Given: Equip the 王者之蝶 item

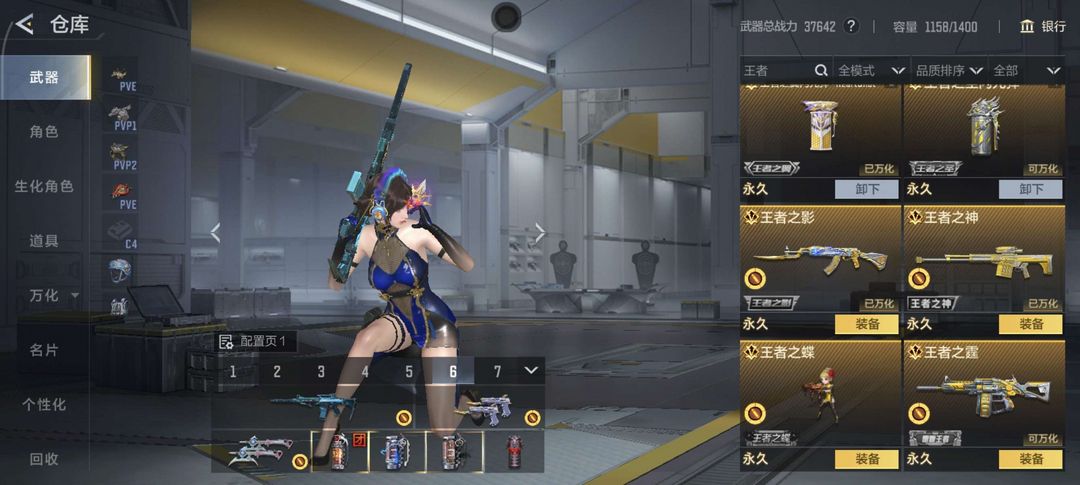Looking at the screenshot, I should tap(867, 459).
